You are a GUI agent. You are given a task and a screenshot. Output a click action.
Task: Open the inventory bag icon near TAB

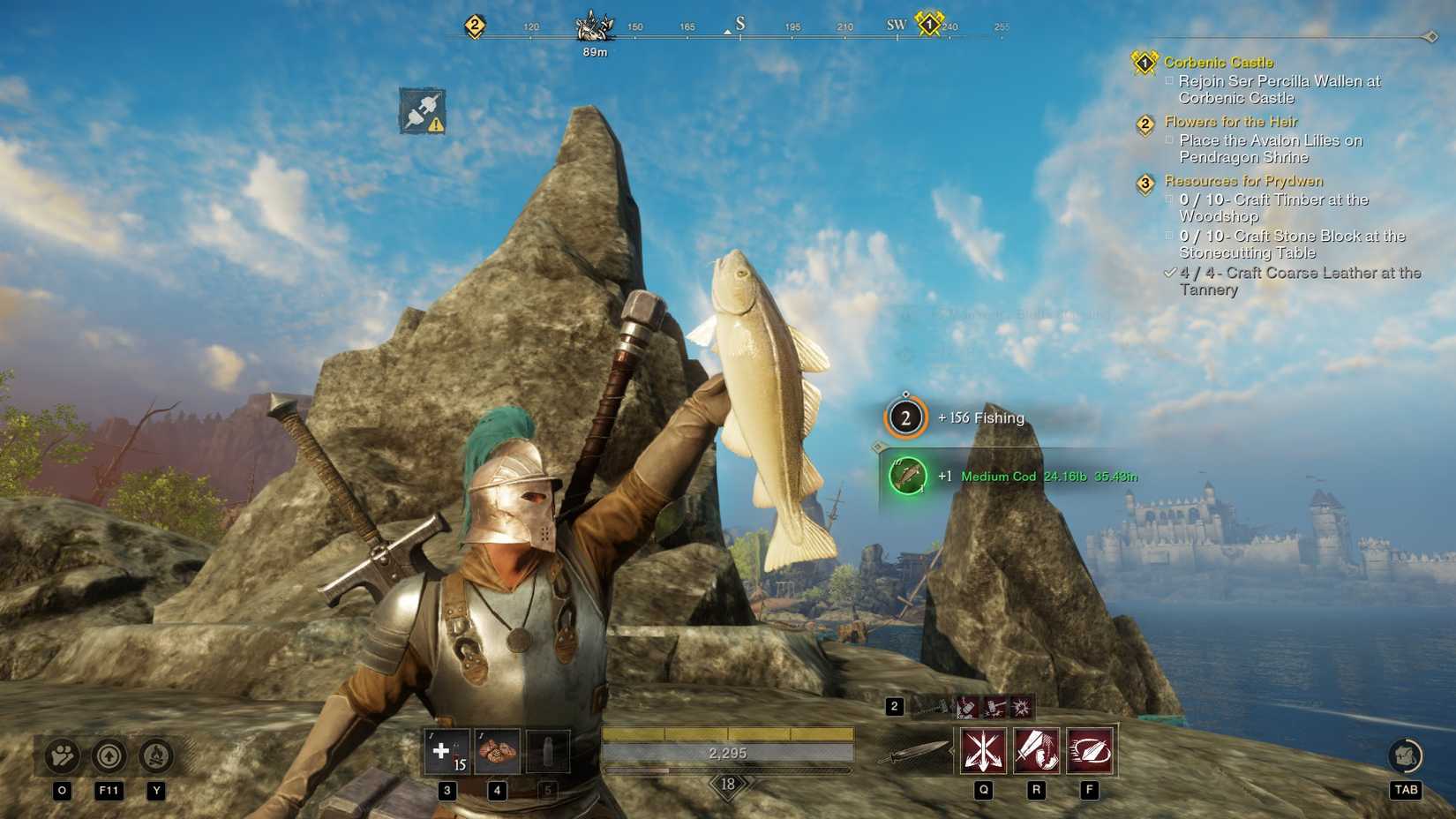(x=1405, y=755)
